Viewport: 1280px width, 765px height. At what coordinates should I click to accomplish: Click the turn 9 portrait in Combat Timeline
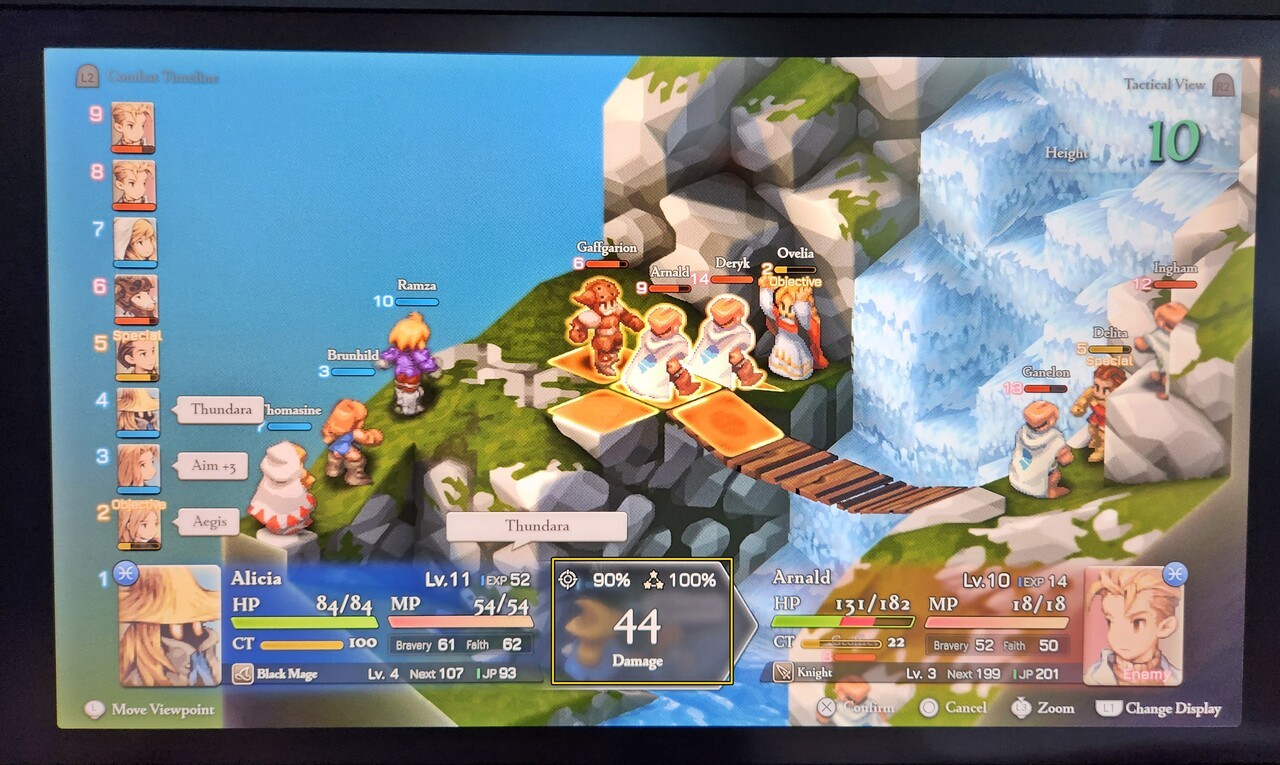point(133,127)
